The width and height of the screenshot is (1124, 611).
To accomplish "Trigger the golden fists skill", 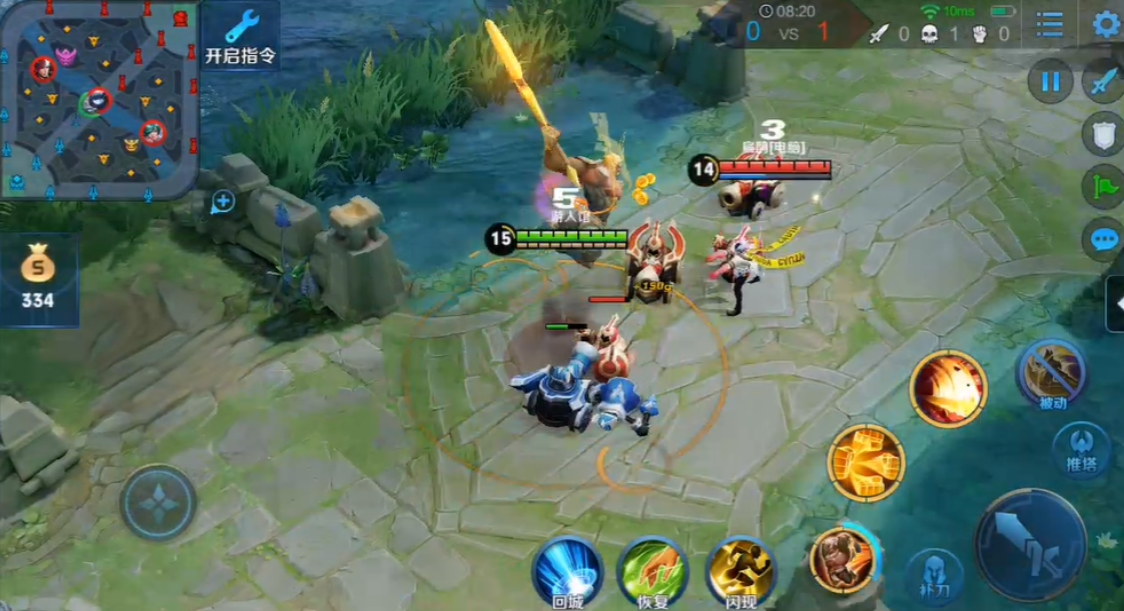I will 865,462.
